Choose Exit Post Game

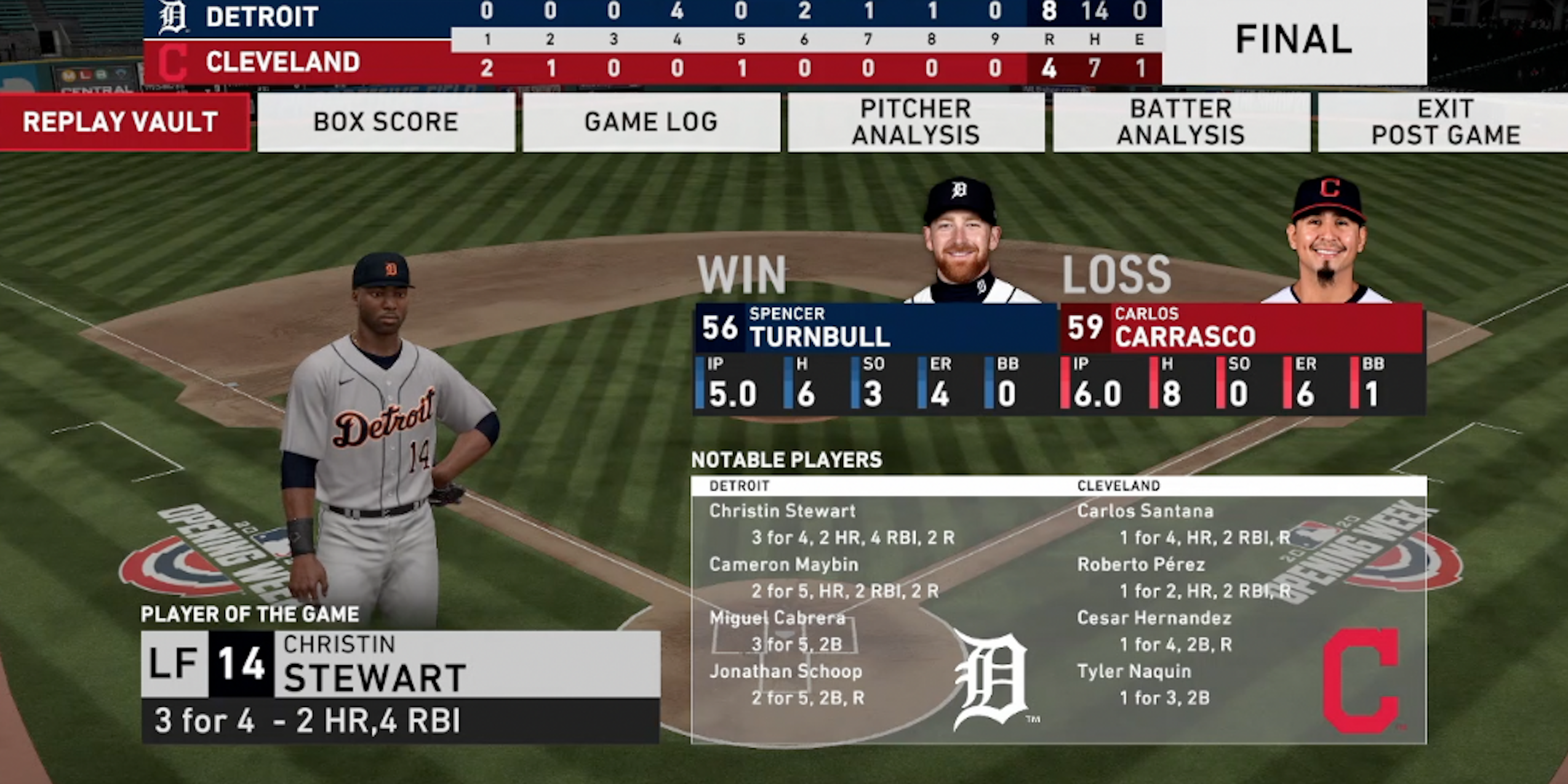coord(1445,122)
